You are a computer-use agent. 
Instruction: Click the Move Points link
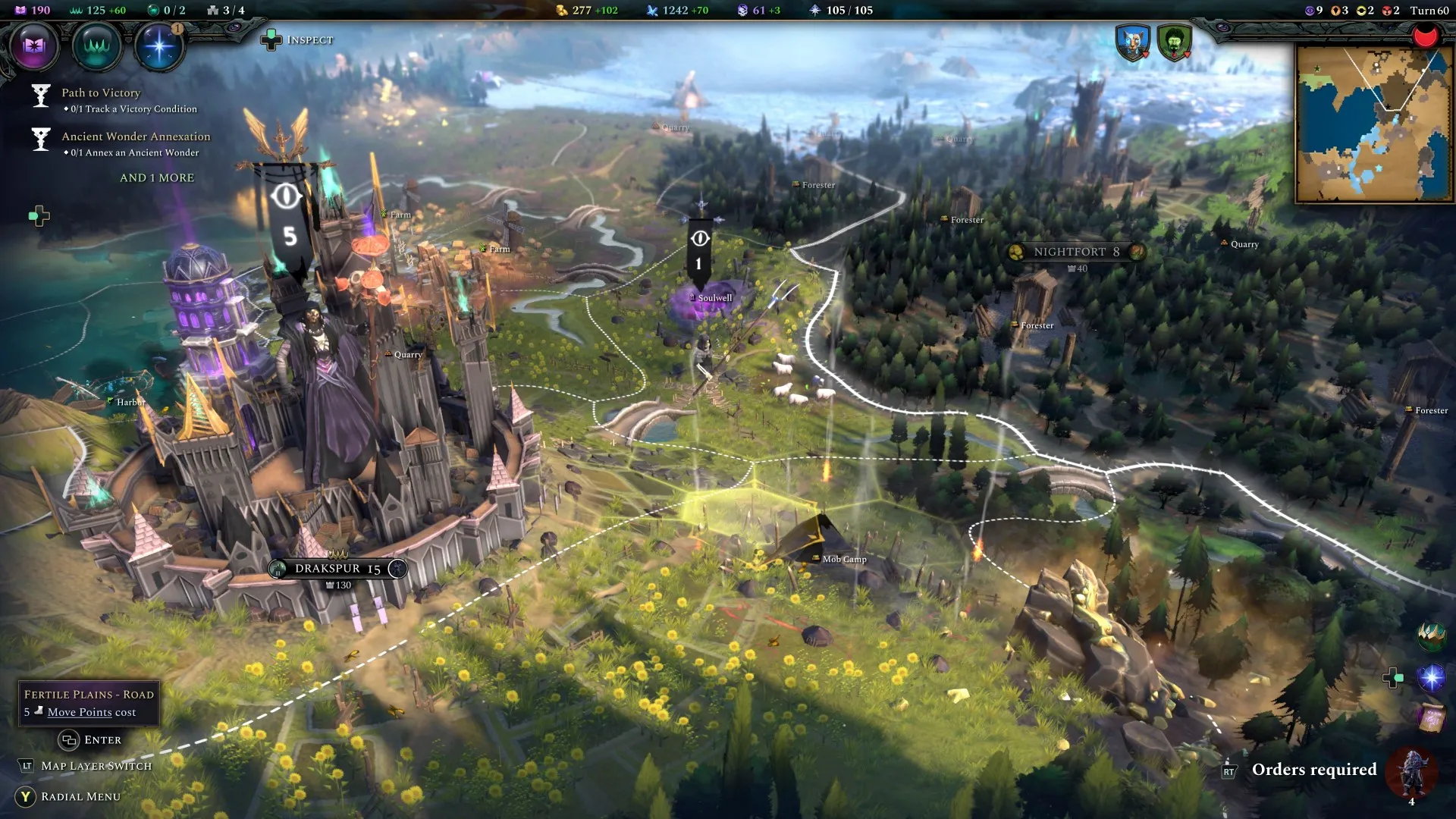coord(79,712)
